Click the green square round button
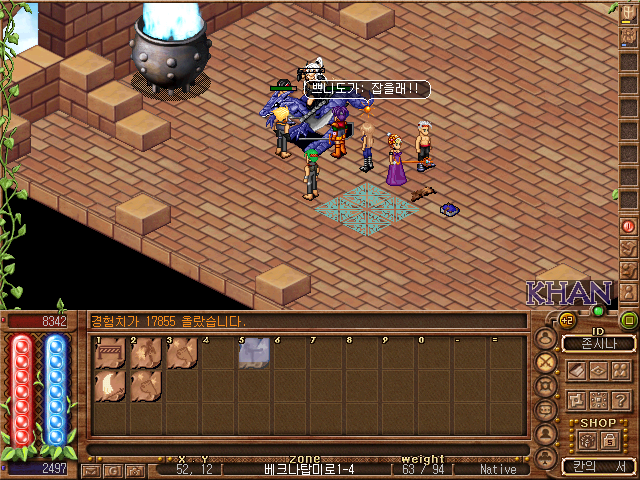The width and height of the screenshot is (640, 480). click(629, 320)
